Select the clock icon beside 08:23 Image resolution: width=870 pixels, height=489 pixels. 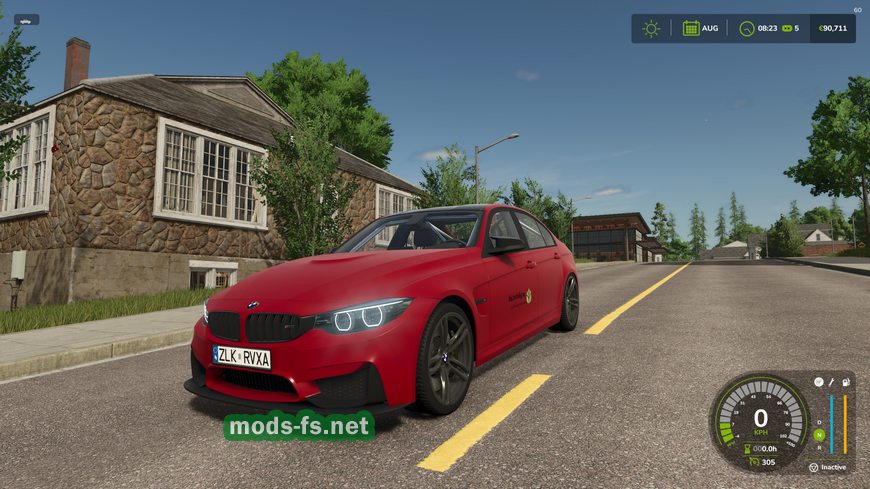747,28
